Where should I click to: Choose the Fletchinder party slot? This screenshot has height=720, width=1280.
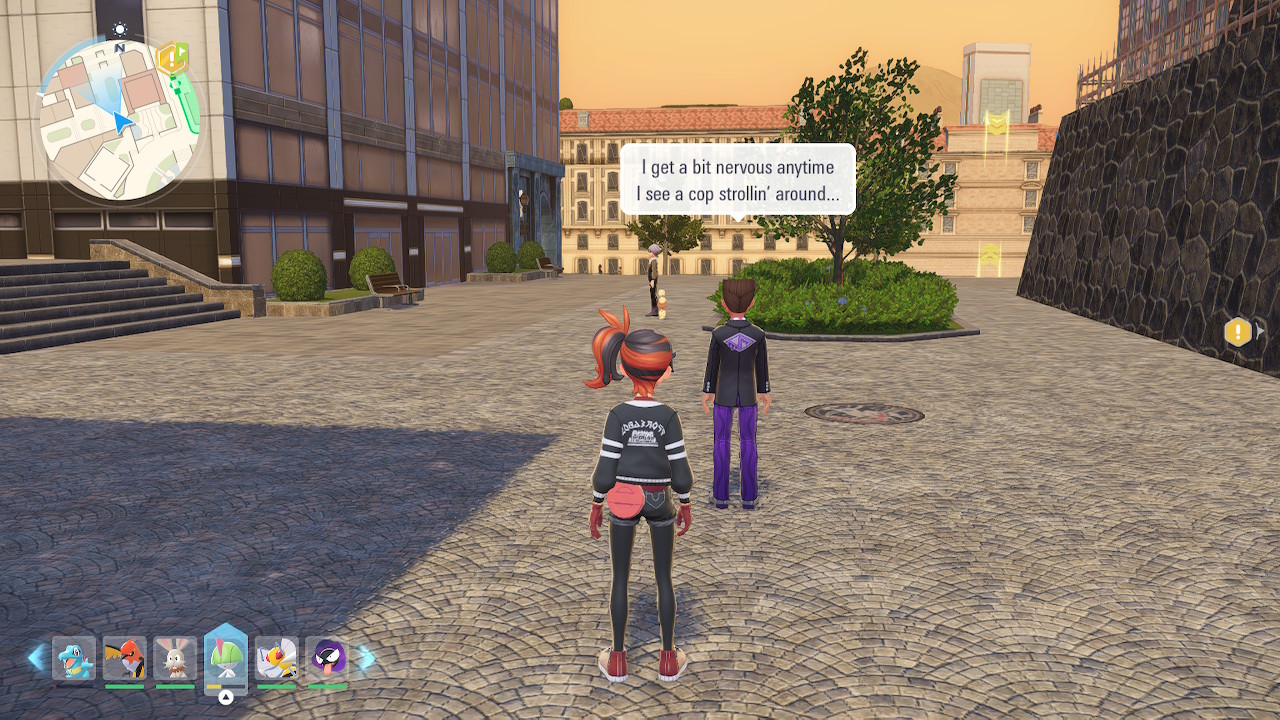(125, 659)
